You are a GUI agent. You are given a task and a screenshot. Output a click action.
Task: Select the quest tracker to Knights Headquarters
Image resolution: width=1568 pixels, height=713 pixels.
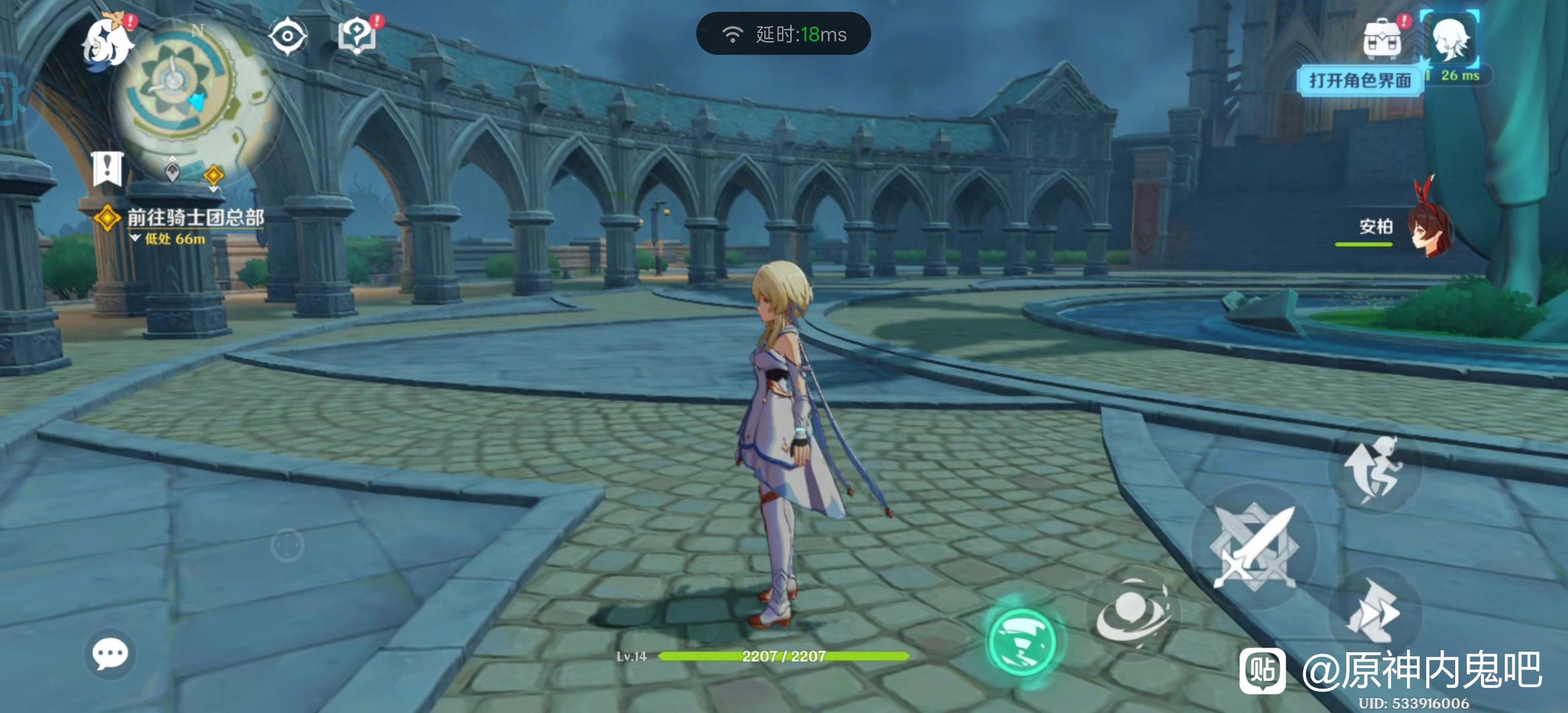click(x=195, y=218)
